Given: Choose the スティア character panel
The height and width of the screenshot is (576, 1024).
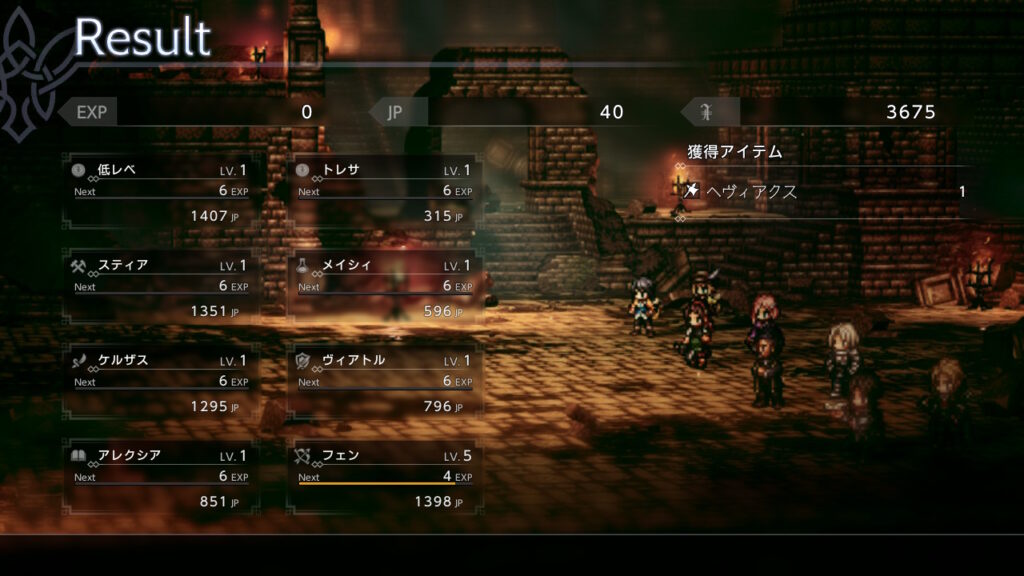Looking at the screenshot, I should (160, 288).
